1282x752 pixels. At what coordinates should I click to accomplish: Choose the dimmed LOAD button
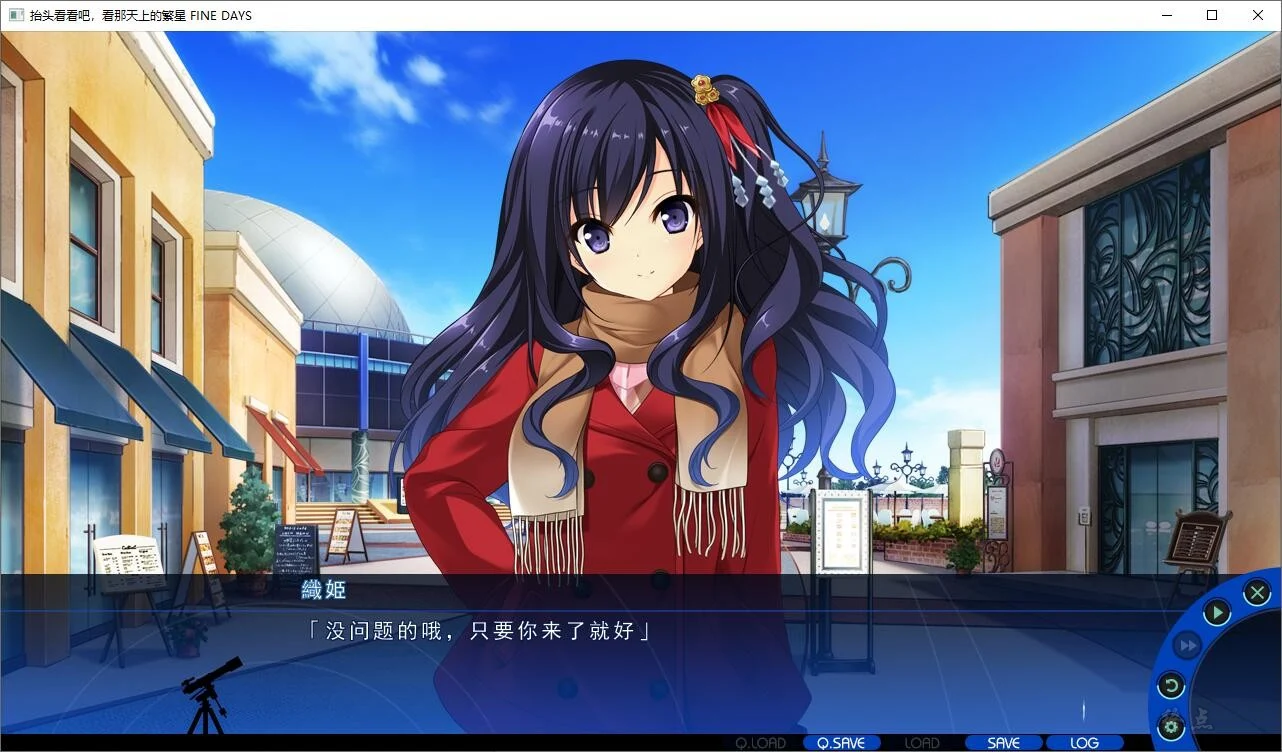(922, 743)
